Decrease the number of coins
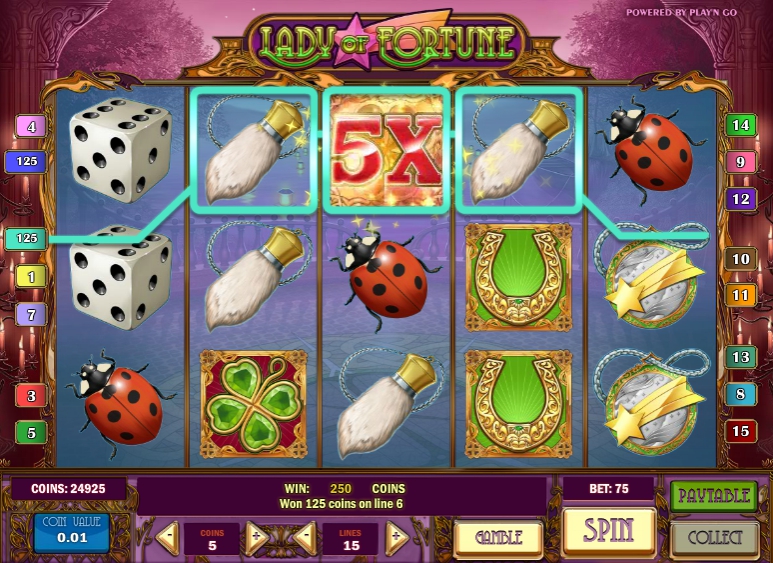The height and width of the screenshot is (563, 773). tap(168, 538)
